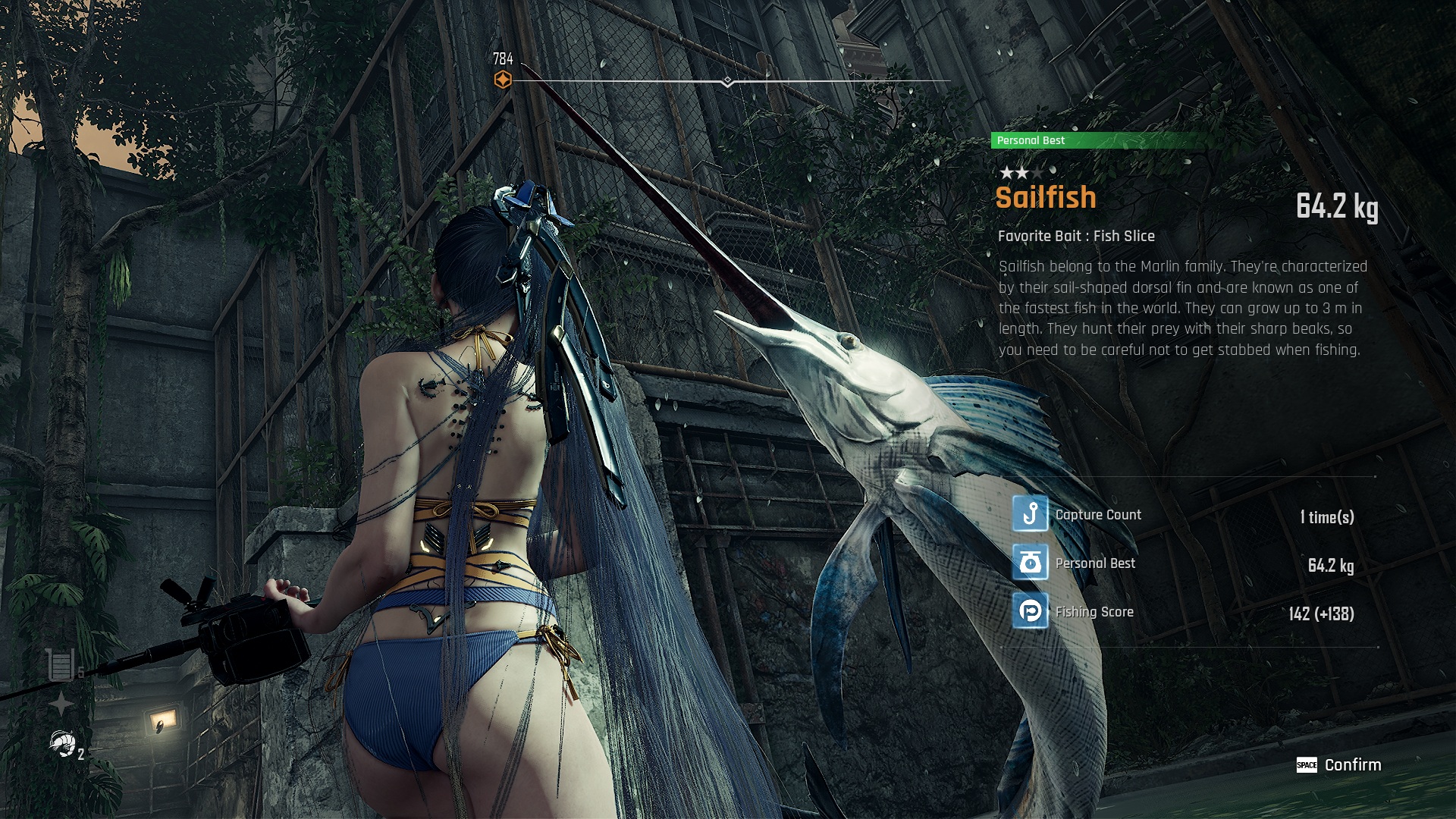Screen dimensions: 1456x819
Task: Select the Personal Best scale icon
Action: click(x=1030, y=563)
